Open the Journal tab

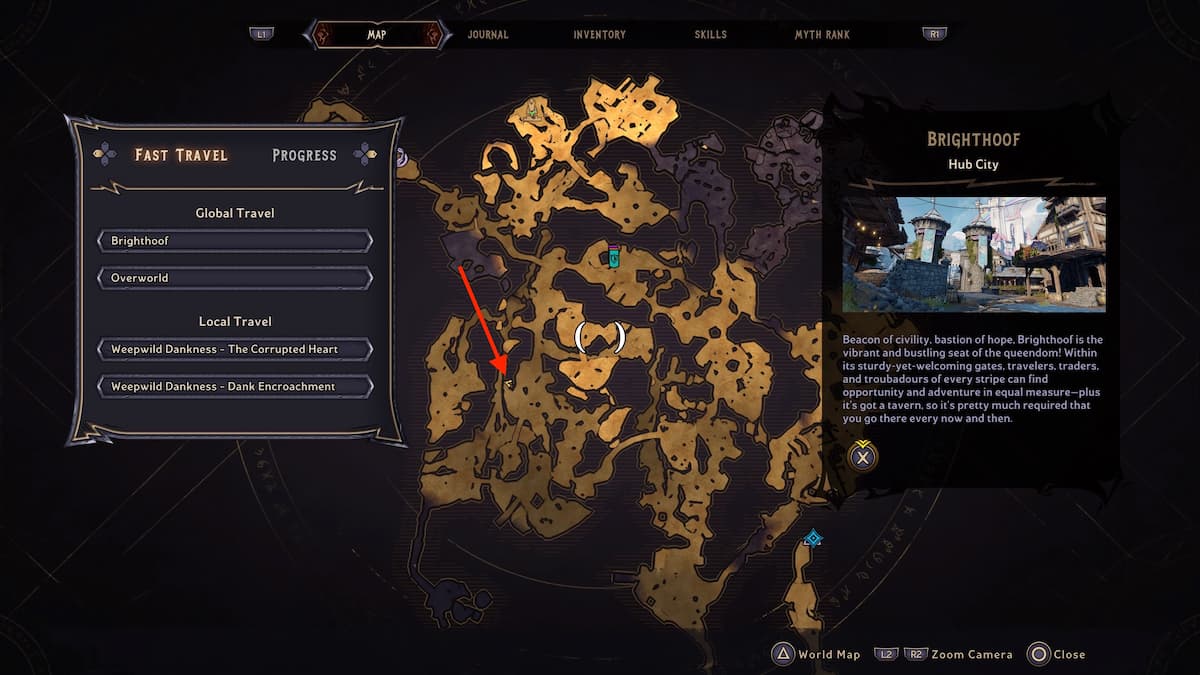pos(488,34)
